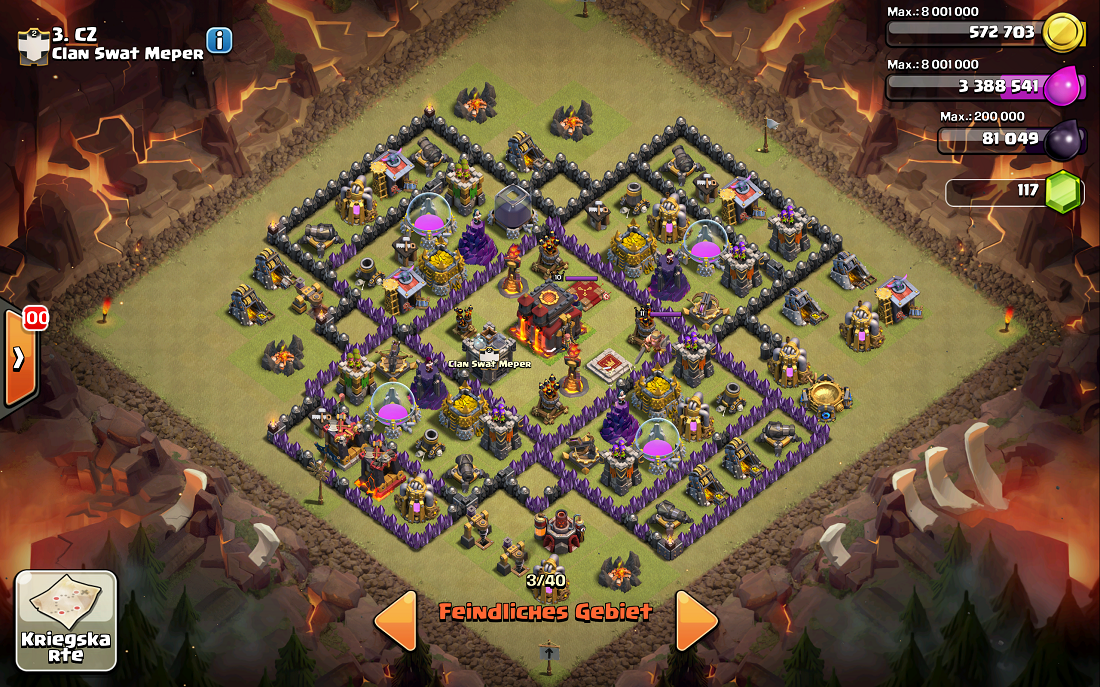Expand the side panel arrow tab
The width and height of the screenshot is (1100, 687).
coord(19,359)
